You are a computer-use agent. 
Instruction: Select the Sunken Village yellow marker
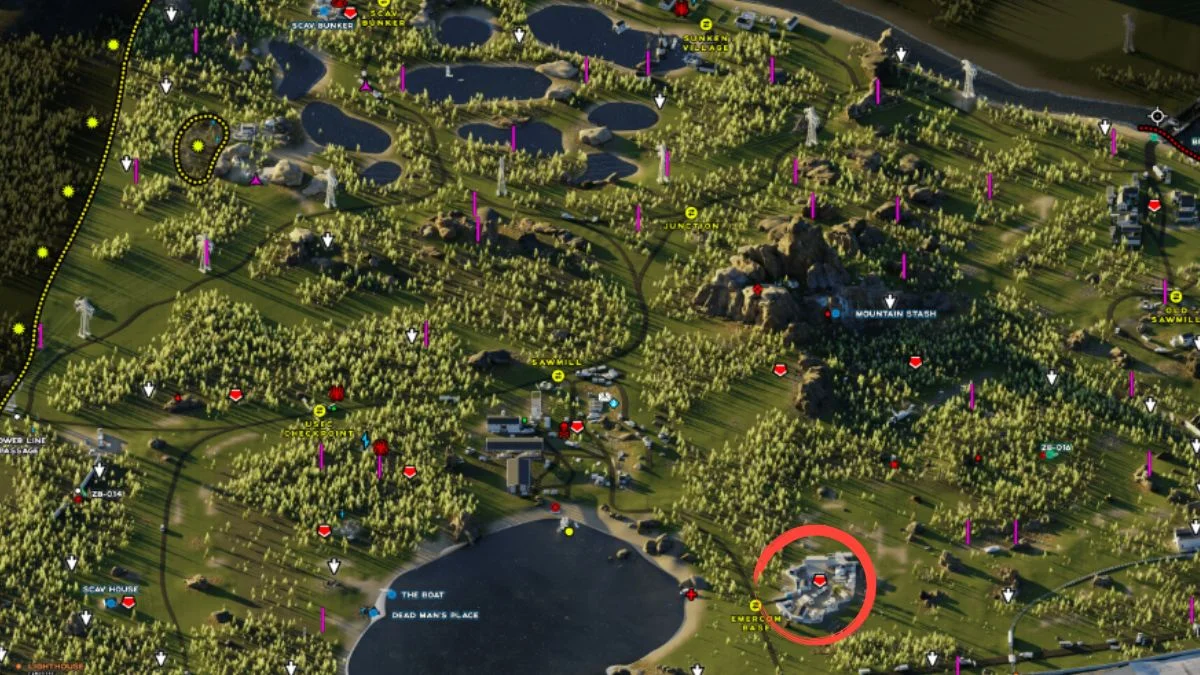[706, 23]
